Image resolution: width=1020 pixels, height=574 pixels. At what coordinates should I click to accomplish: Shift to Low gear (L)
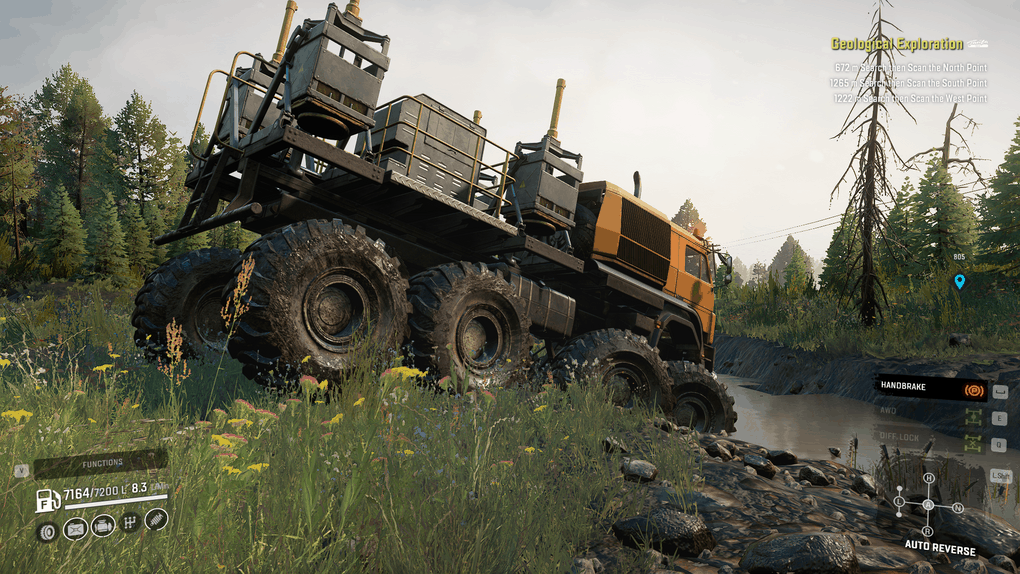(899, 500)
